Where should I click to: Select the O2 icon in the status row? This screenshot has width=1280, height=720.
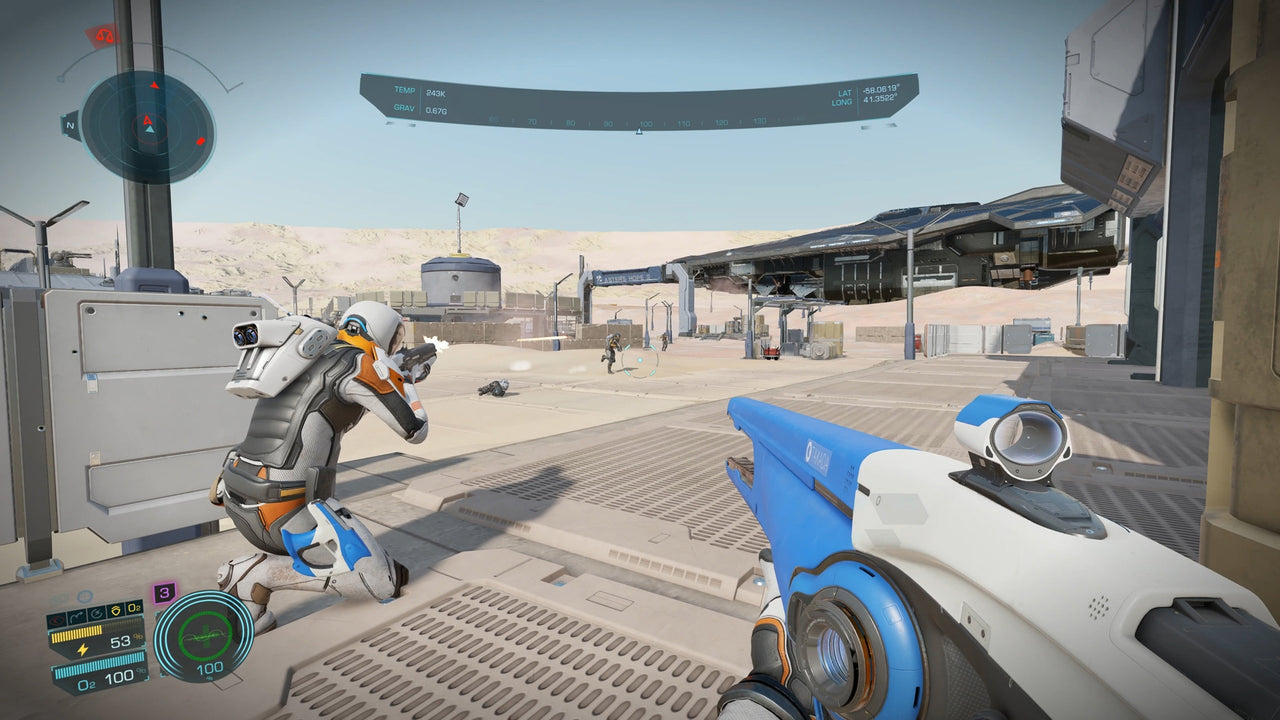(x=134, y=608)
